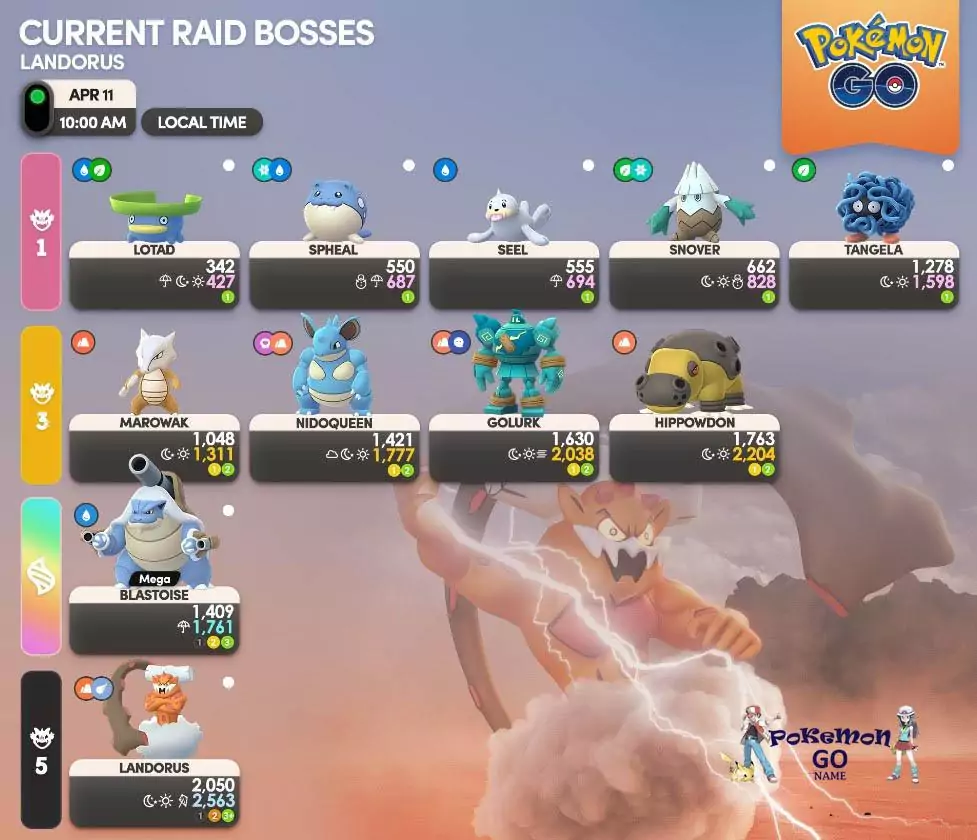Switch to the yellow tier 3 raids tab
The height and width of the screenshot is (840, 977).
pyautogui.click(x=41, y=405)
